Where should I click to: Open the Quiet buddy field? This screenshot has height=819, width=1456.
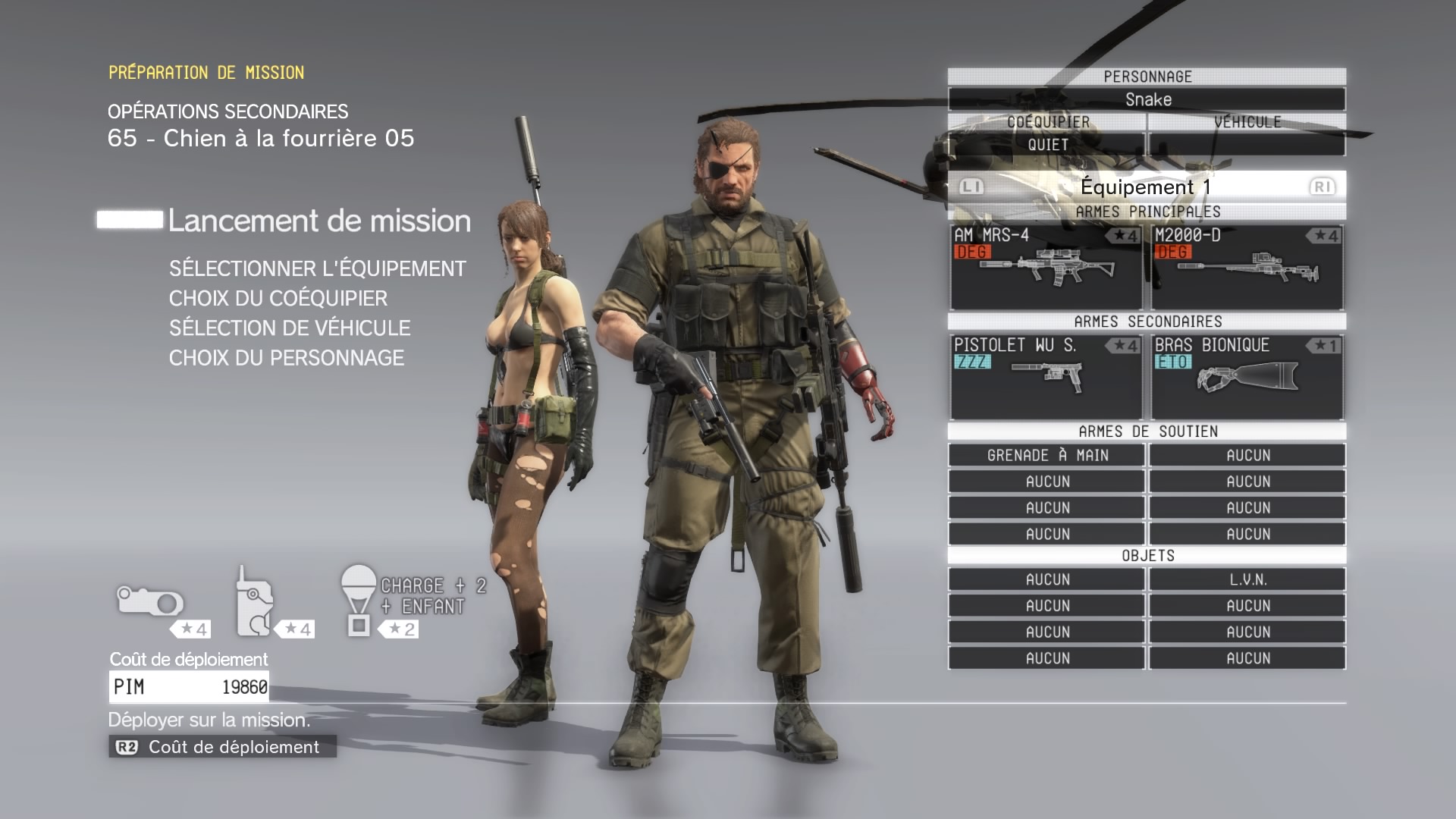point(1046,144)
